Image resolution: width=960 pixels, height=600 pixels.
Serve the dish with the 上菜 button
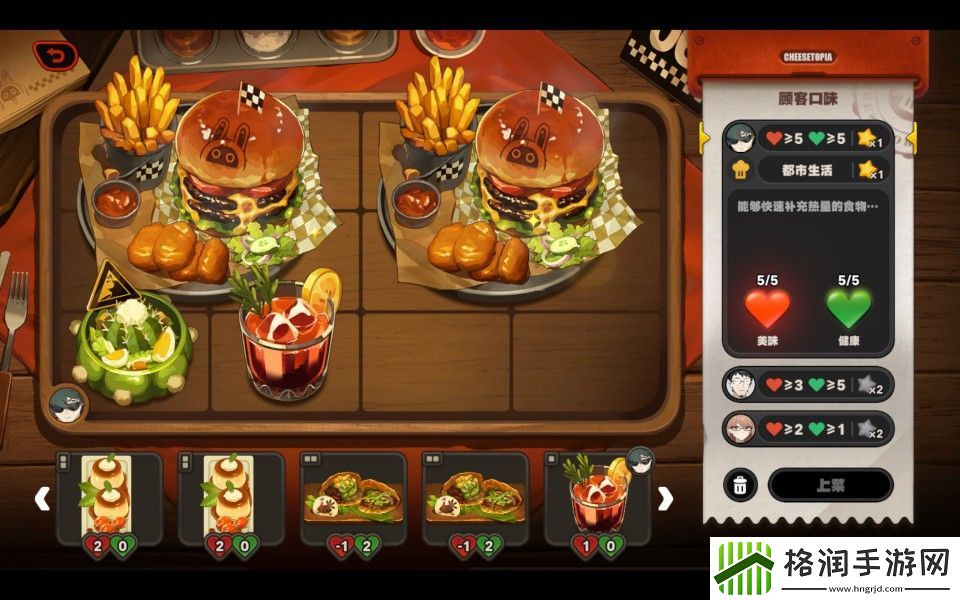[830, 485]
